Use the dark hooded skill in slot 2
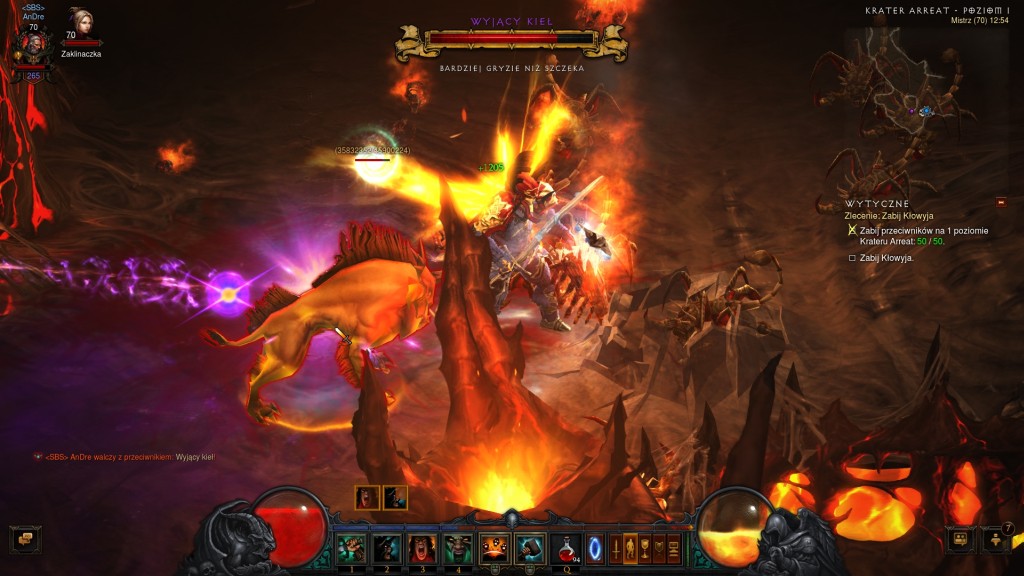The image size is (1024, 576). (x=387, y=548)
